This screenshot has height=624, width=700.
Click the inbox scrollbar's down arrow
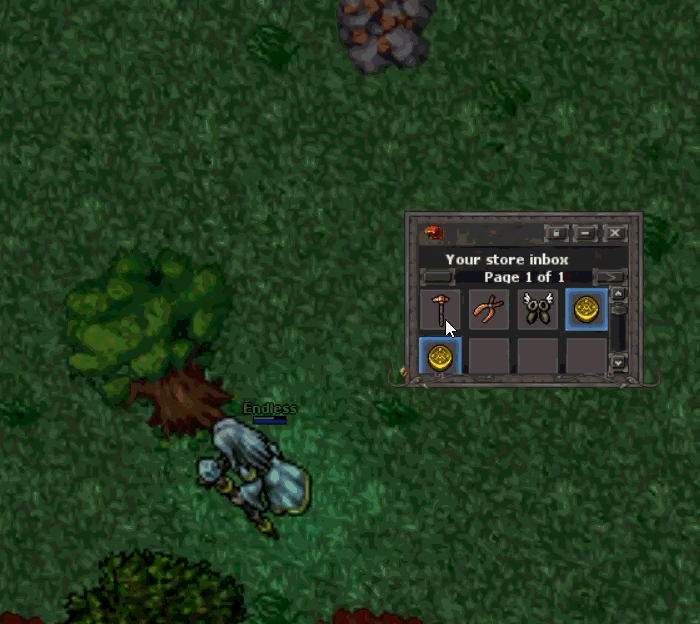click(618, 362)
